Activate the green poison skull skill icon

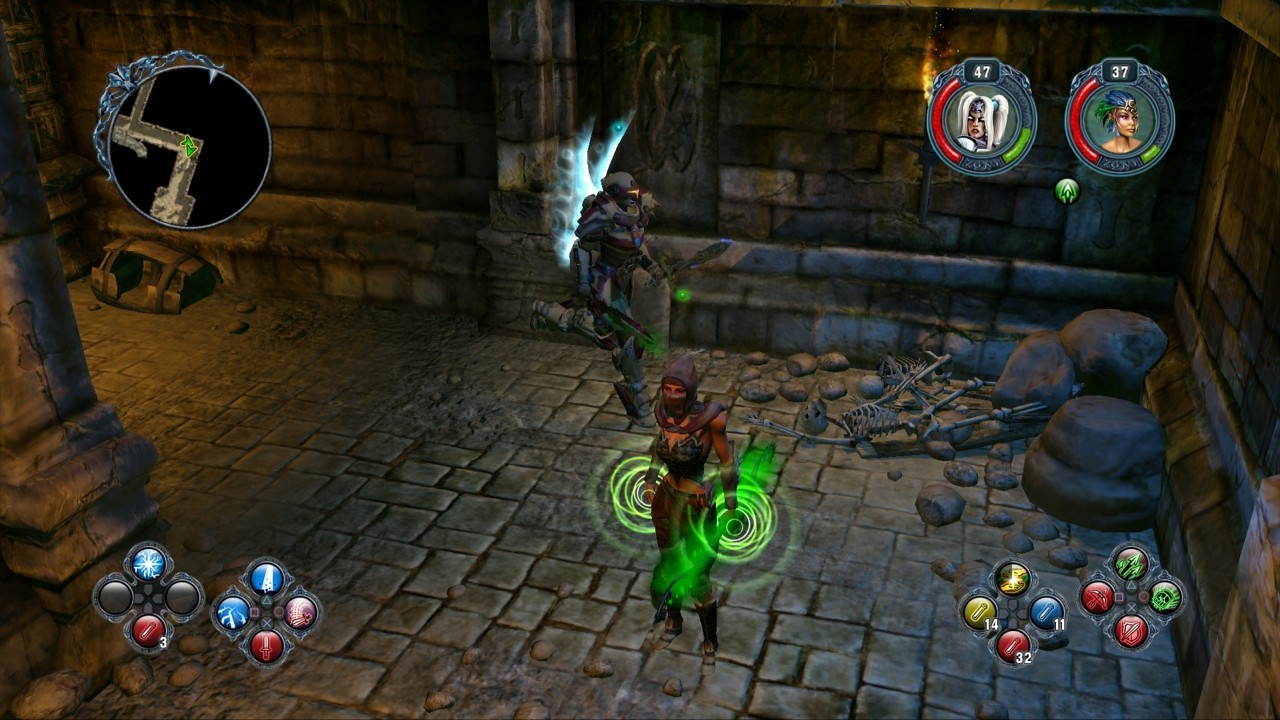pyautogui.click(x=1165, y=599)
